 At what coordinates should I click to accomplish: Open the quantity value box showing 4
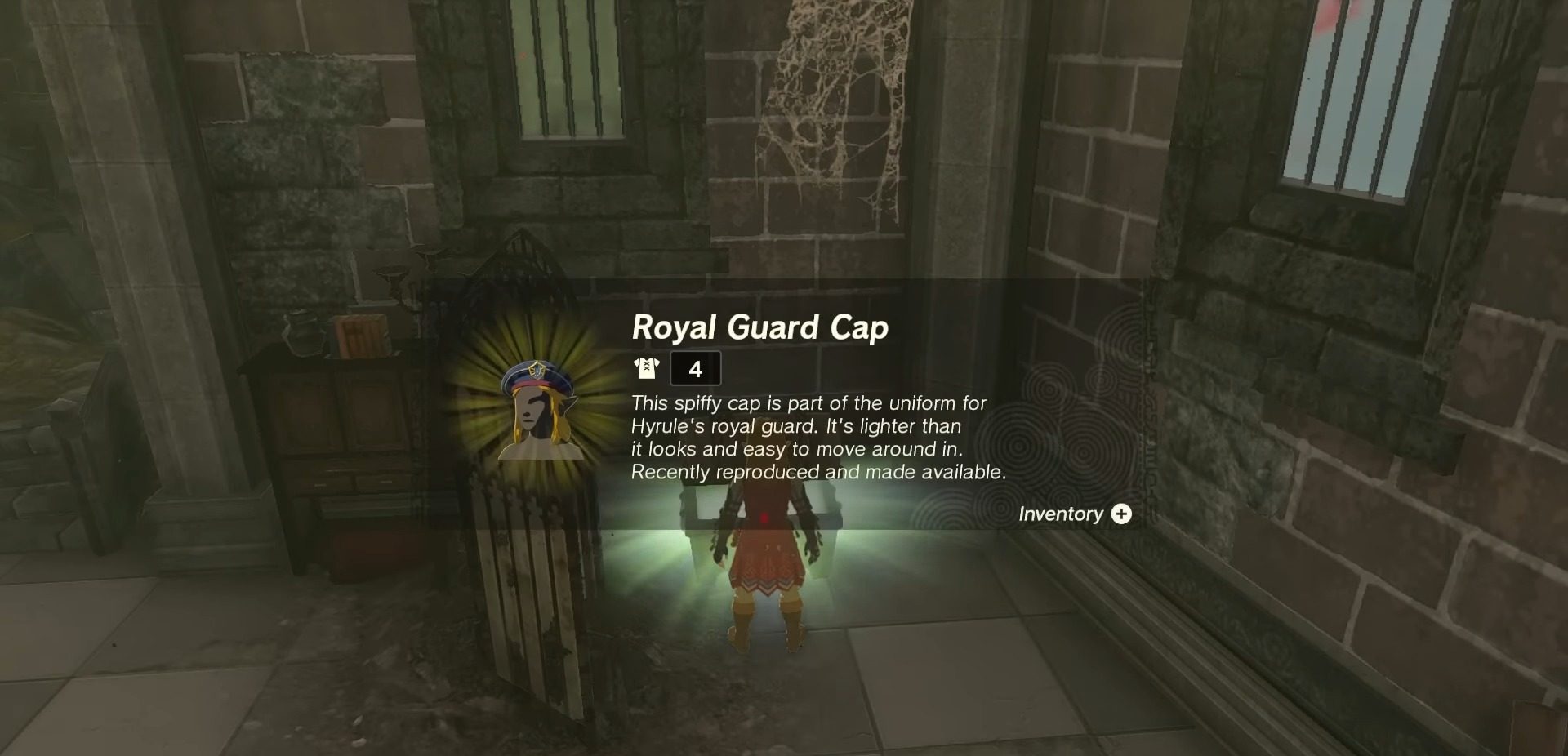pos(695,368)
